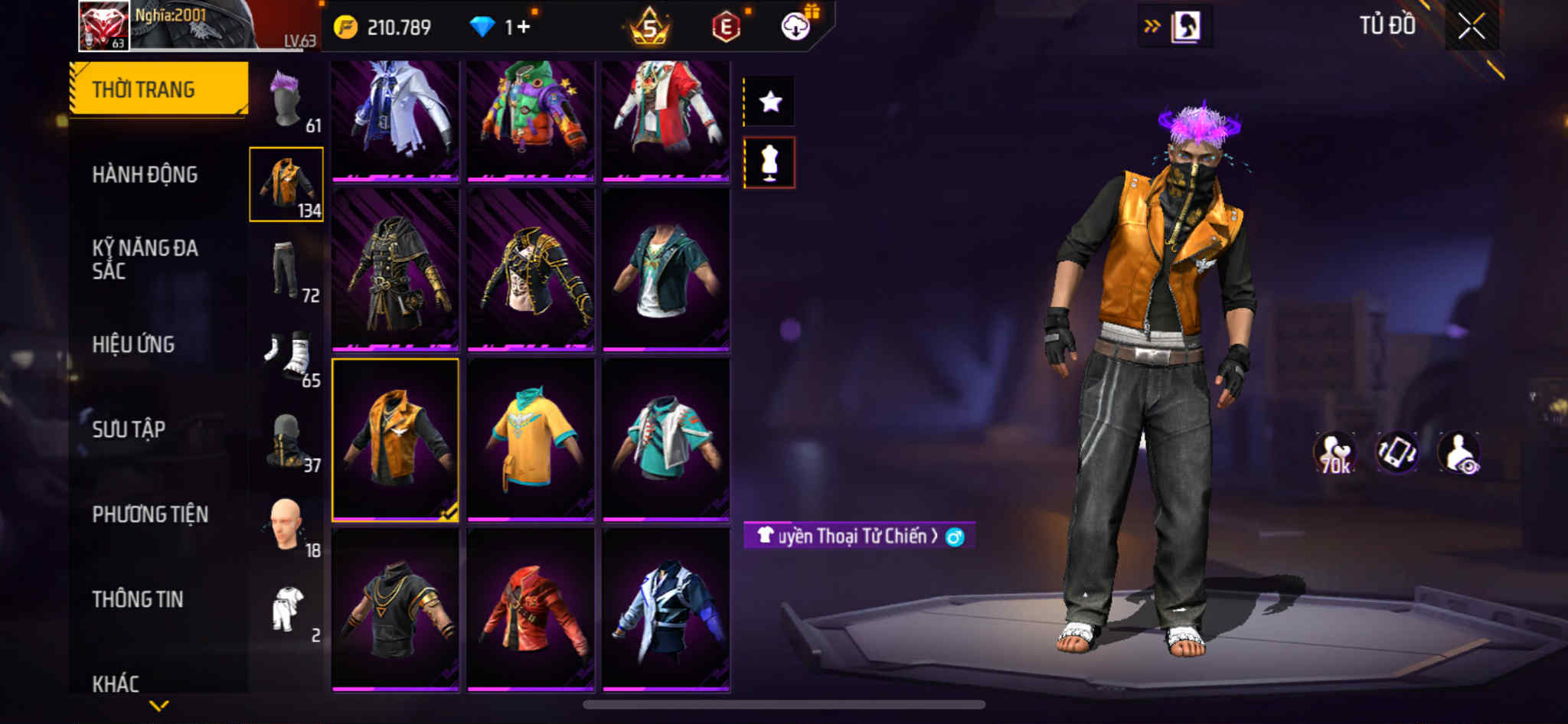The width and height of the screenshot is (1568, 724).
Task: Close the wardrobe with the X button
Action: tap(1471, 27)
